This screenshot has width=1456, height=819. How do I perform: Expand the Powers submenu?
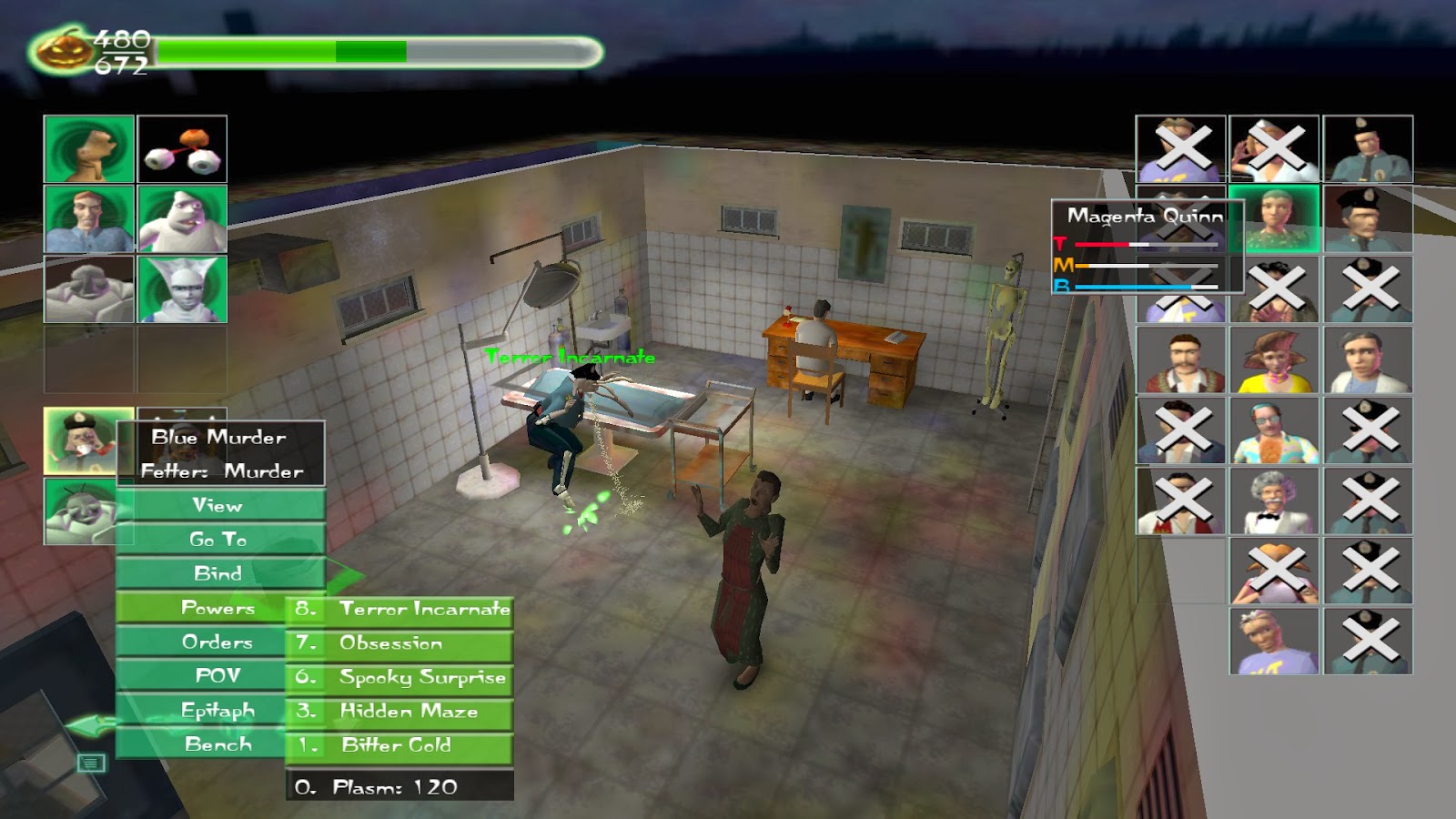click(x=218, y=608)
